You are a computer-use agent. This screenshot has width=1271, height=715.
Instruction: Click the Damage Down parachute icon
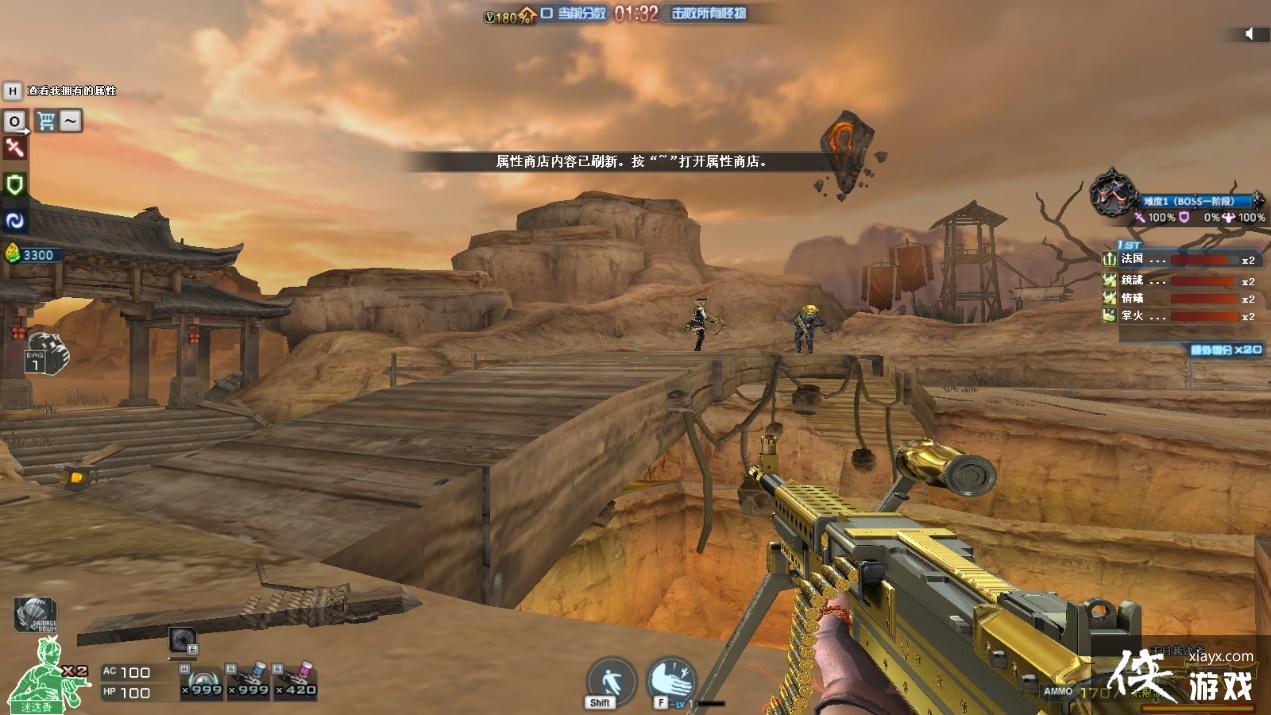[35, 613]
